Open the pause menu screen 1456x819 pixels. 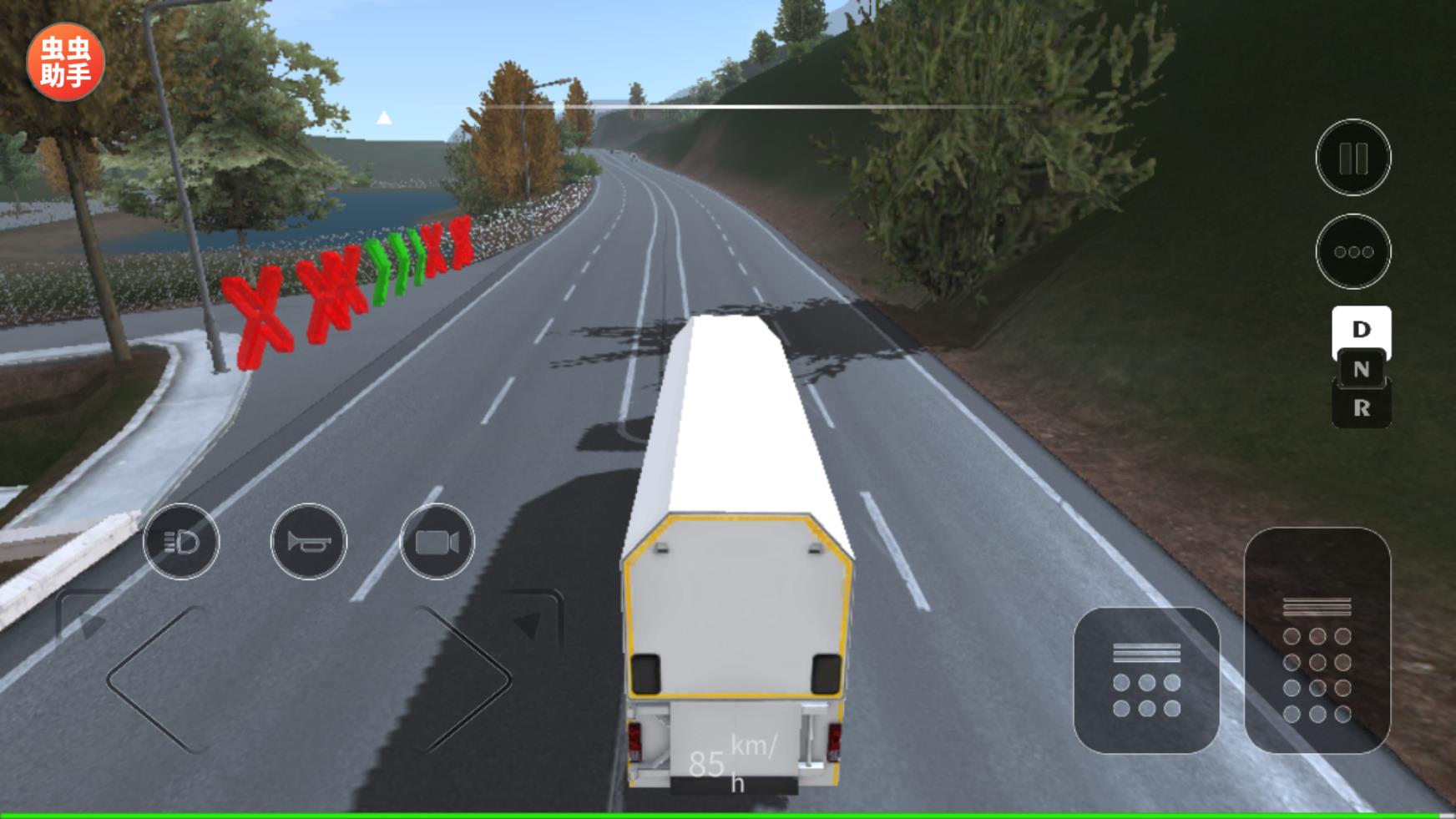click(x=1353, y=155)
